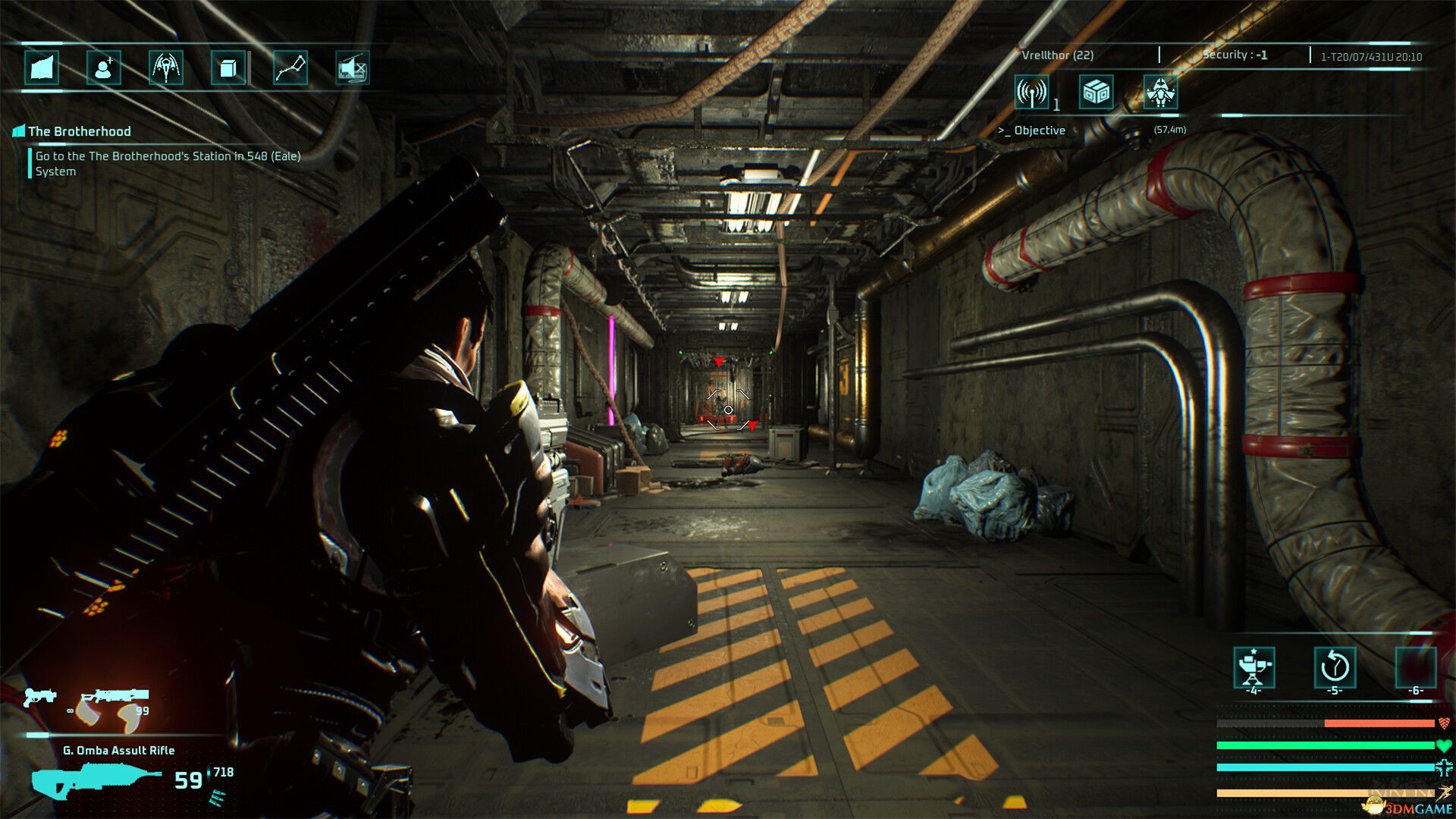This screenshot has height=819, width=1456.
Task: Open the constellation star map icon
Action: coord(290,68)
